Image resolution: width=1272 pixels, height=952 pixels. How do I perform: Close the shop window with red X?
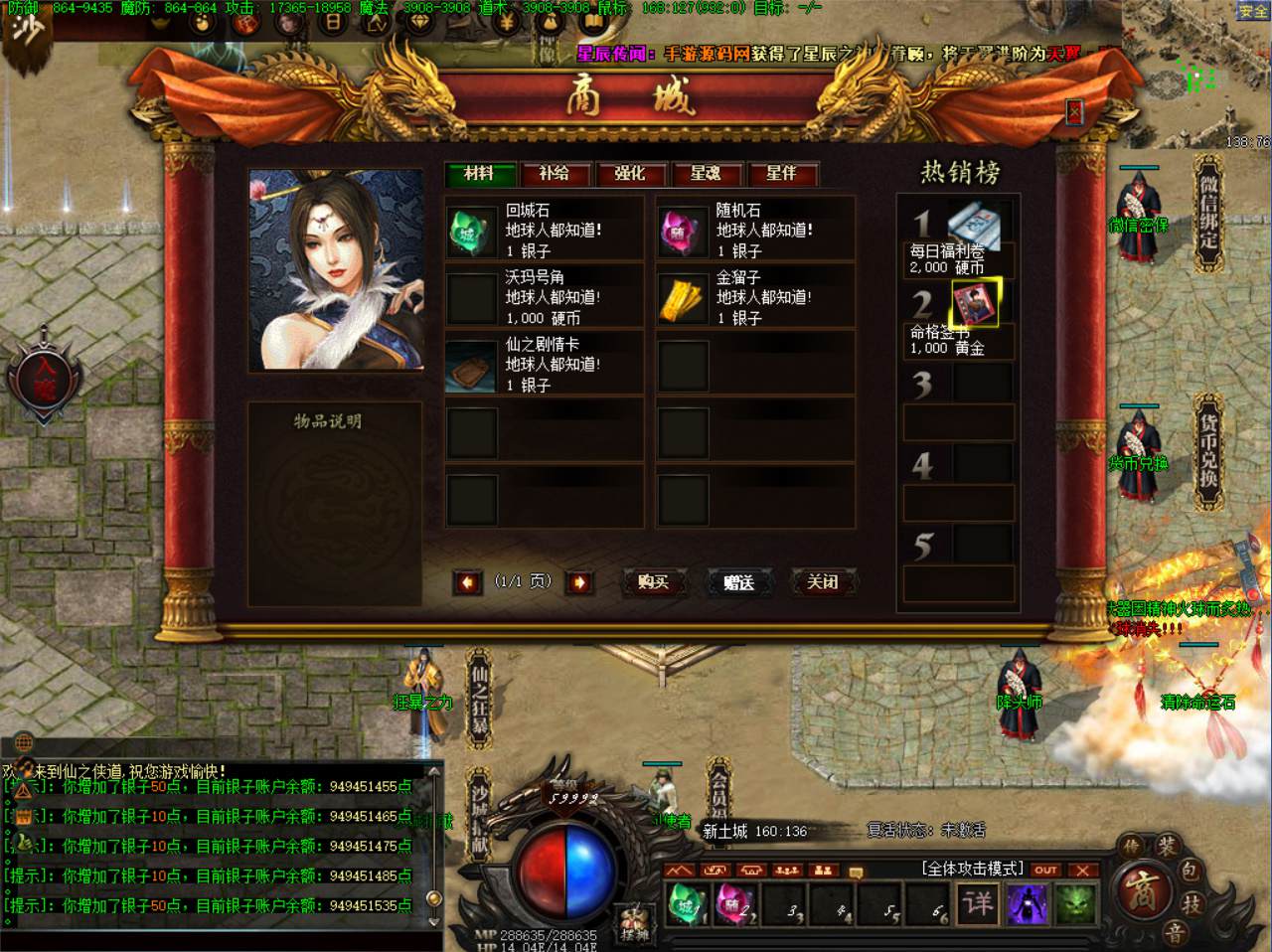tap(1074, 112)
